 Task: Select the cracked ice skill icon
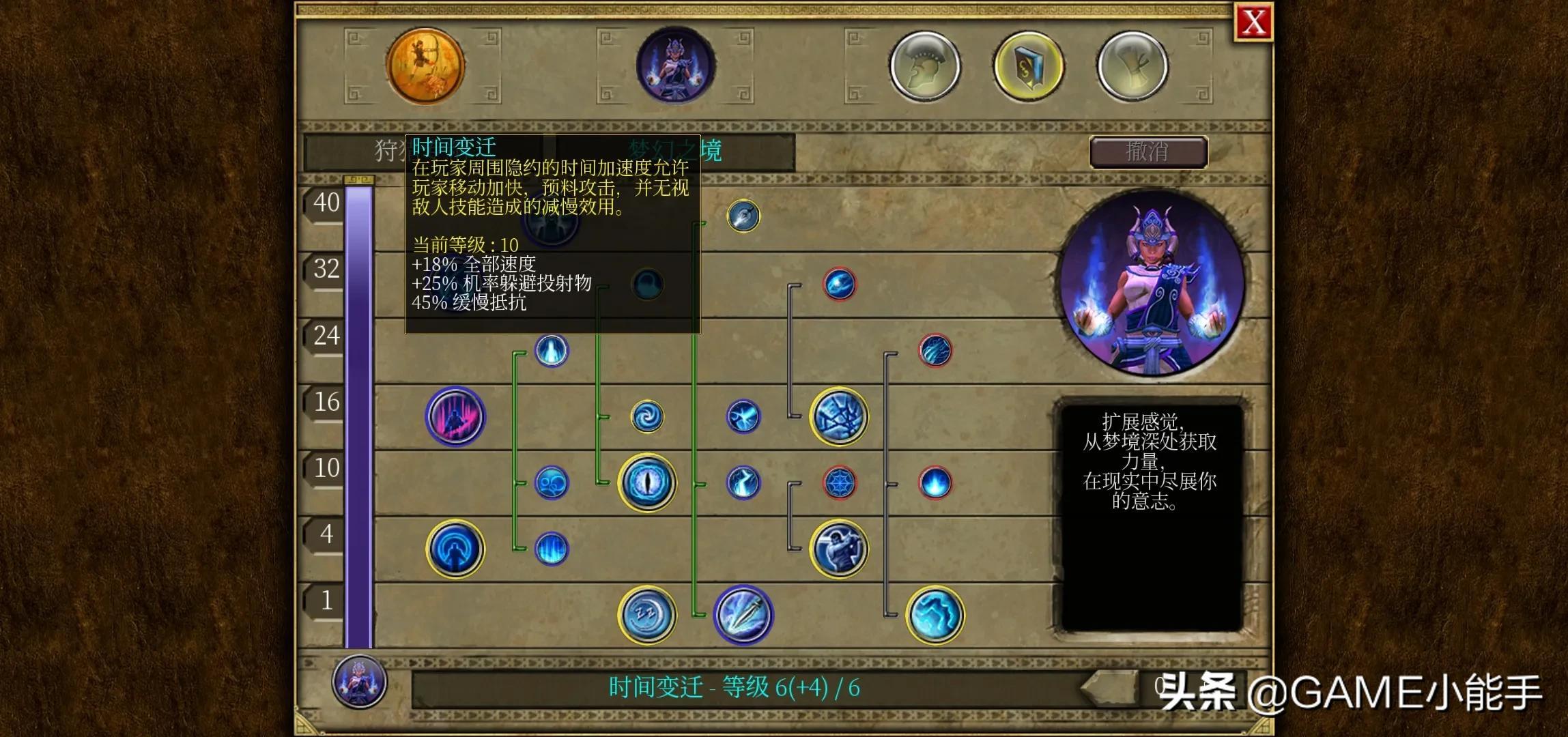839,416
